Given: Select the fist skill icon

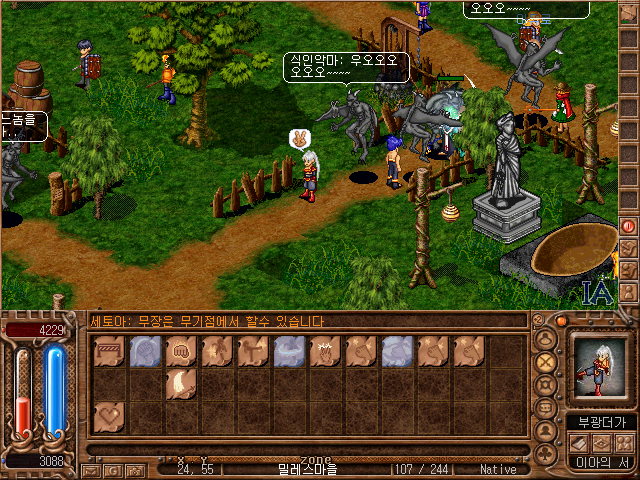Looking at the screenshot, I should 181,351.
